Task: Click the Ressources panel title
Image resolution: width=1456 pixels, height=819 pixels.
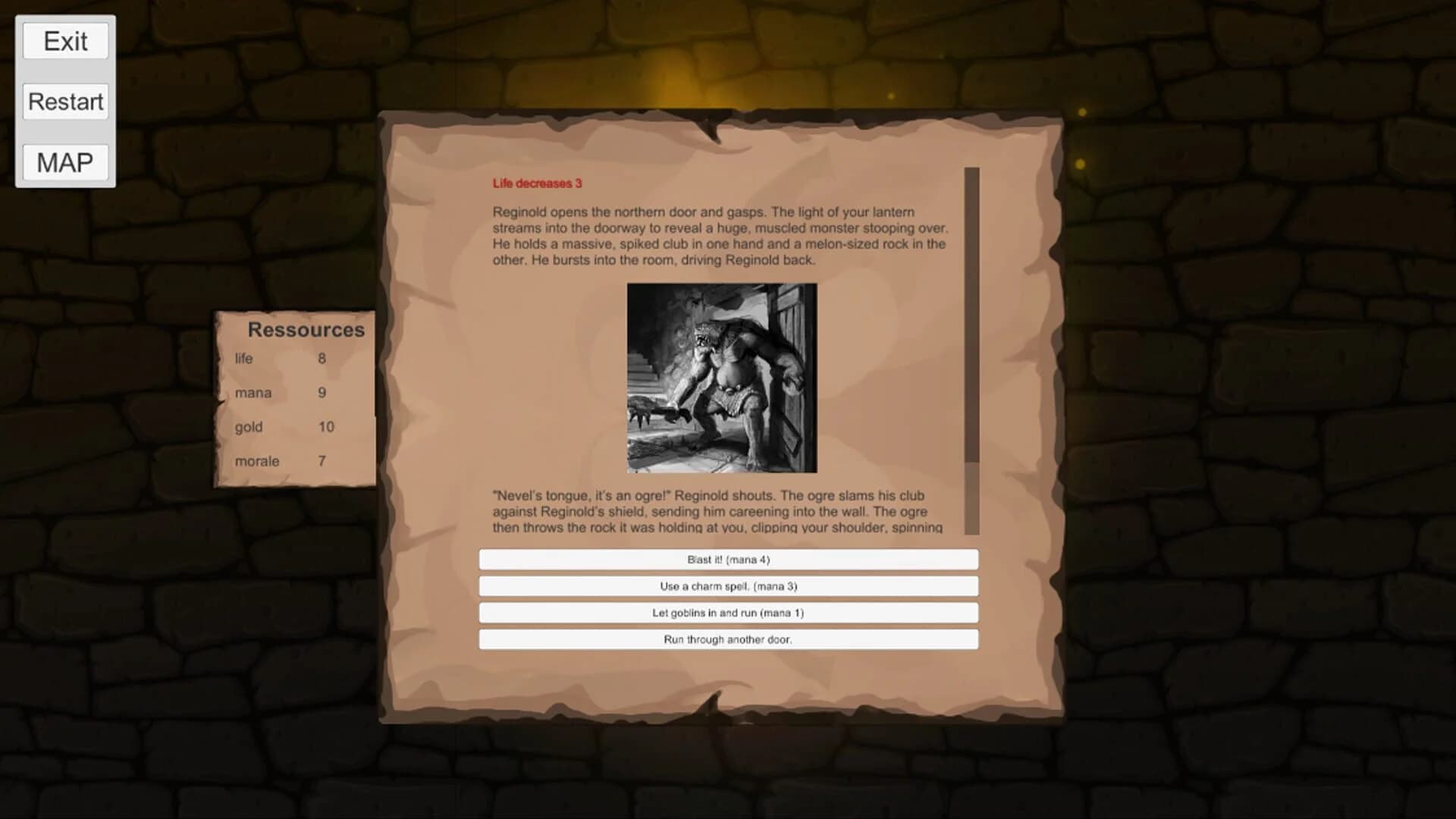Action: 306,329
